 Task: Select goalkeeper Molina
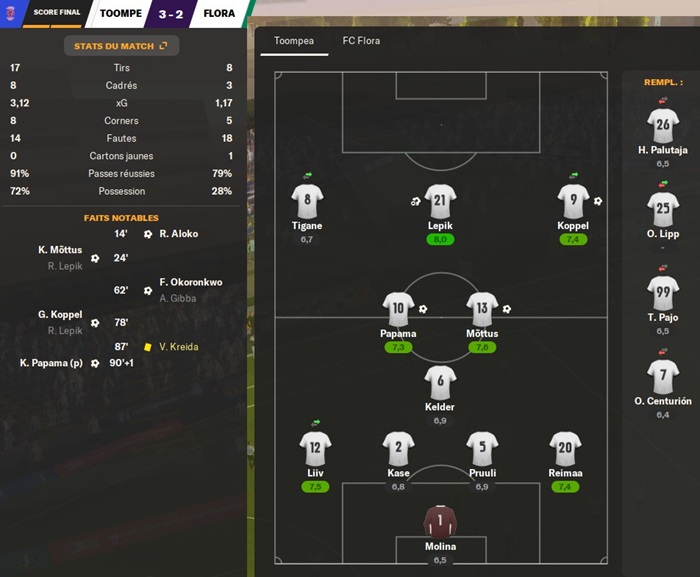440,524
